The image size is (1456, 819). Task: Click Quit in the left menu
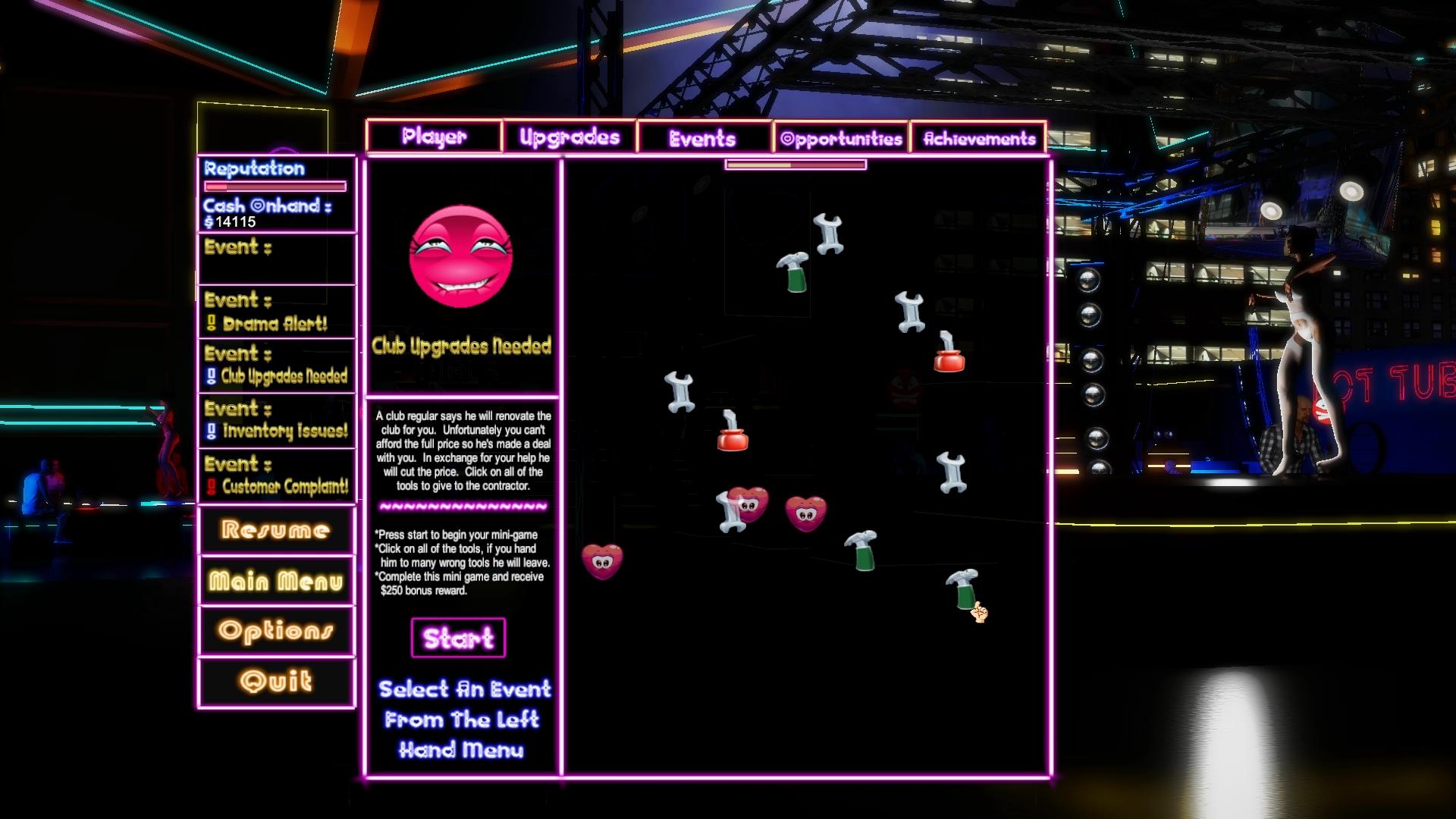(x=276, y=679)
